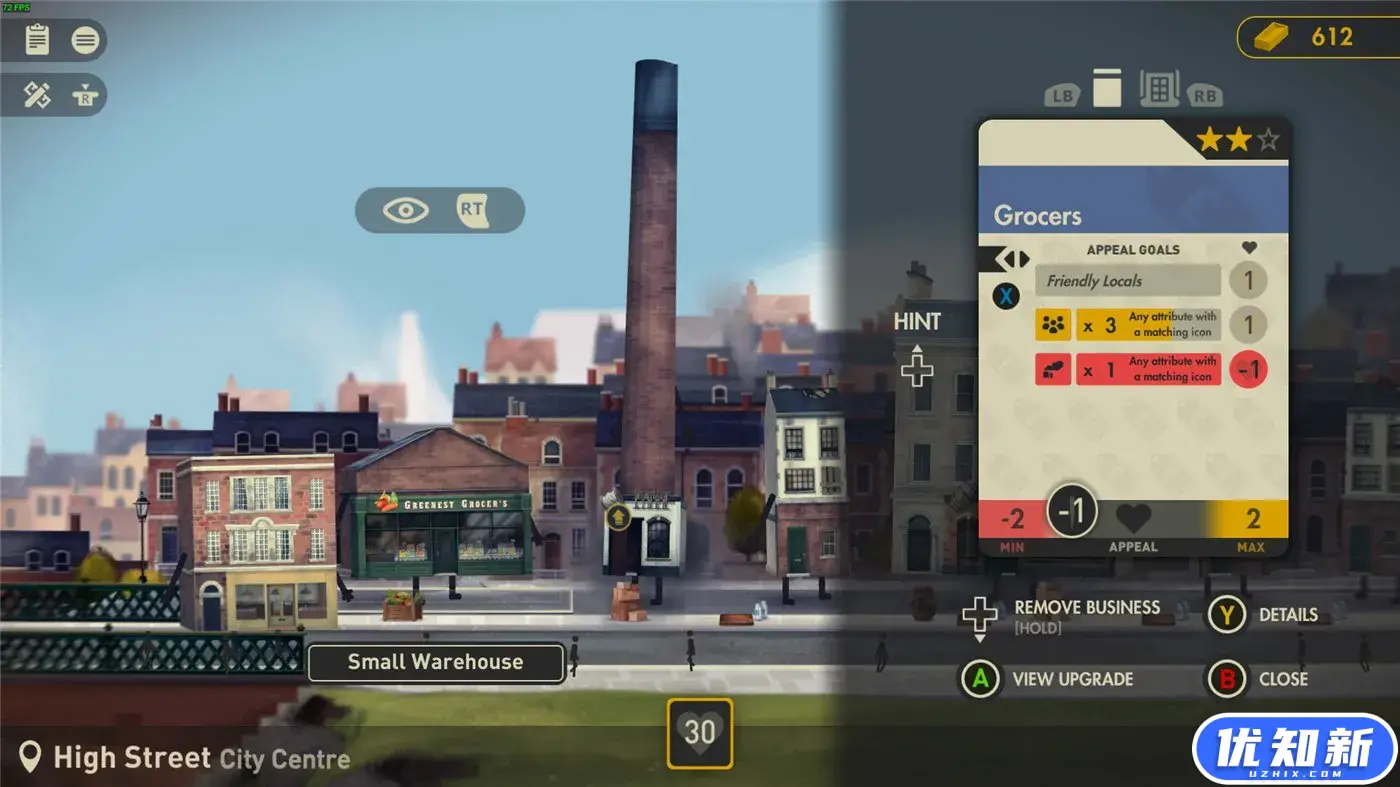The height and width of the screenshot is (787, 1400).
Task: Open the clipboard objectives icon
Action: click(x=38, y=40)
